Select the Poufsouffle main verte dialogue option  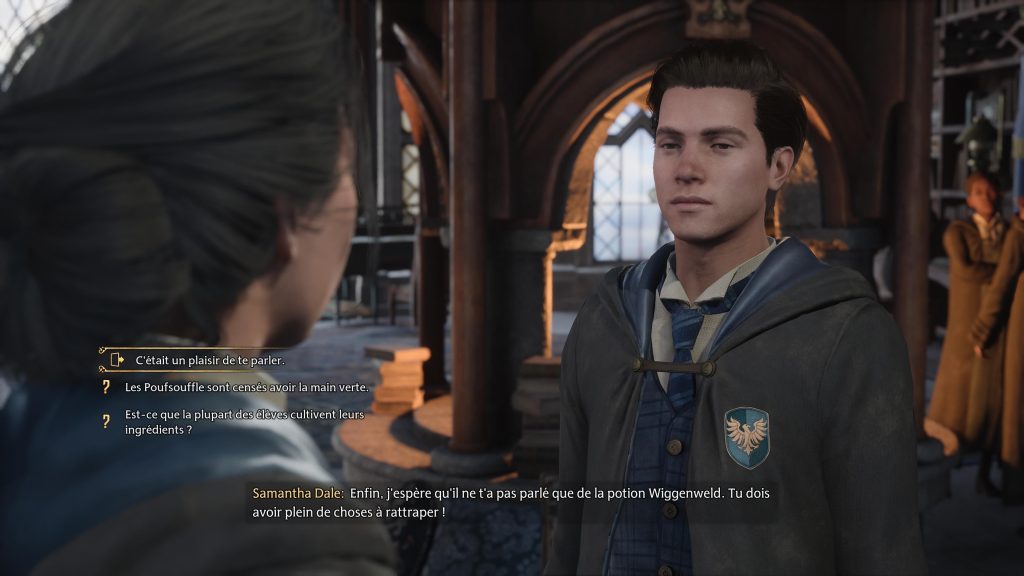tap(246, 387)
